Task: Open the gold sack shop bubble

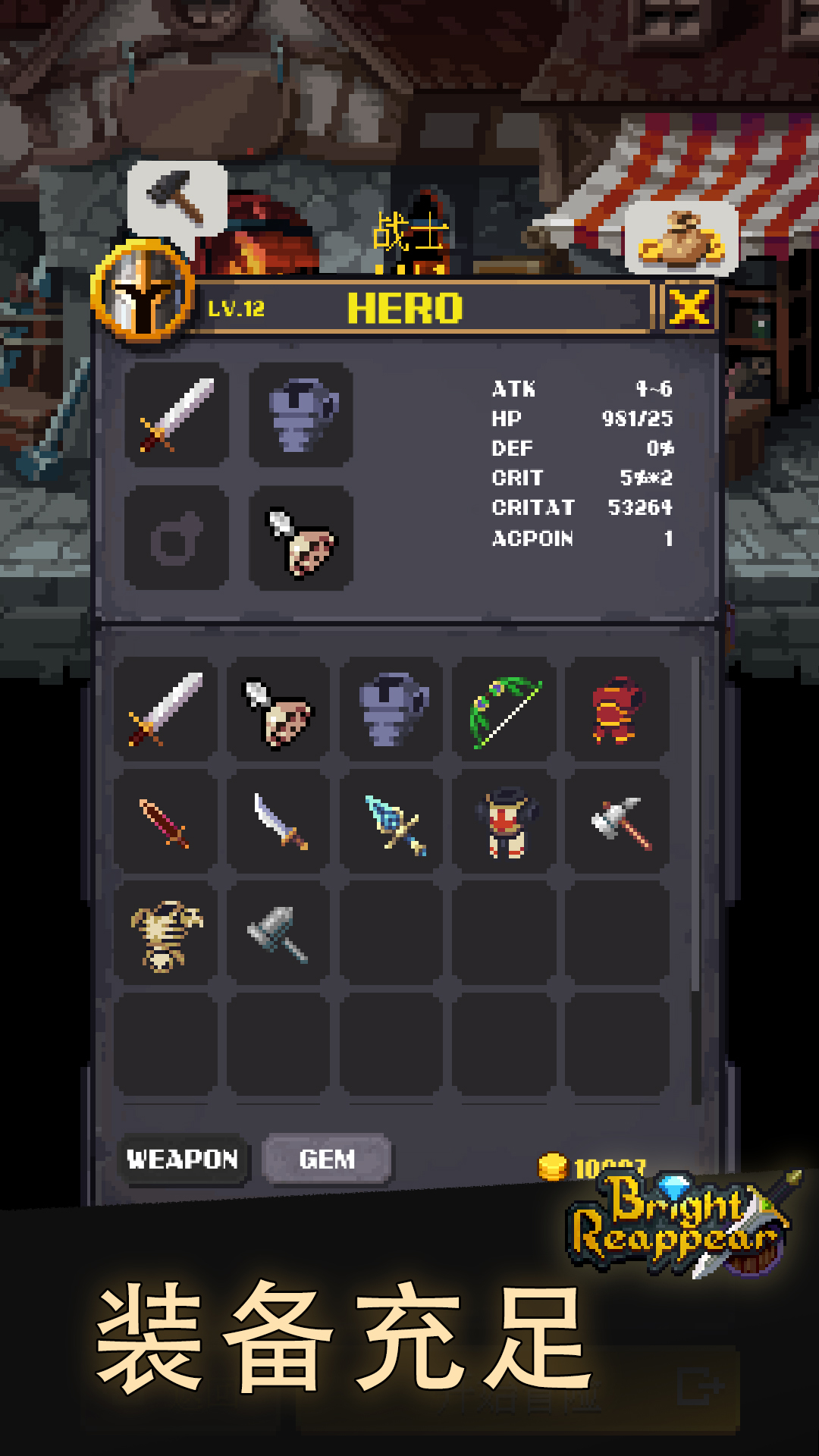Action: pyautogui.click(x=681, y=237)
